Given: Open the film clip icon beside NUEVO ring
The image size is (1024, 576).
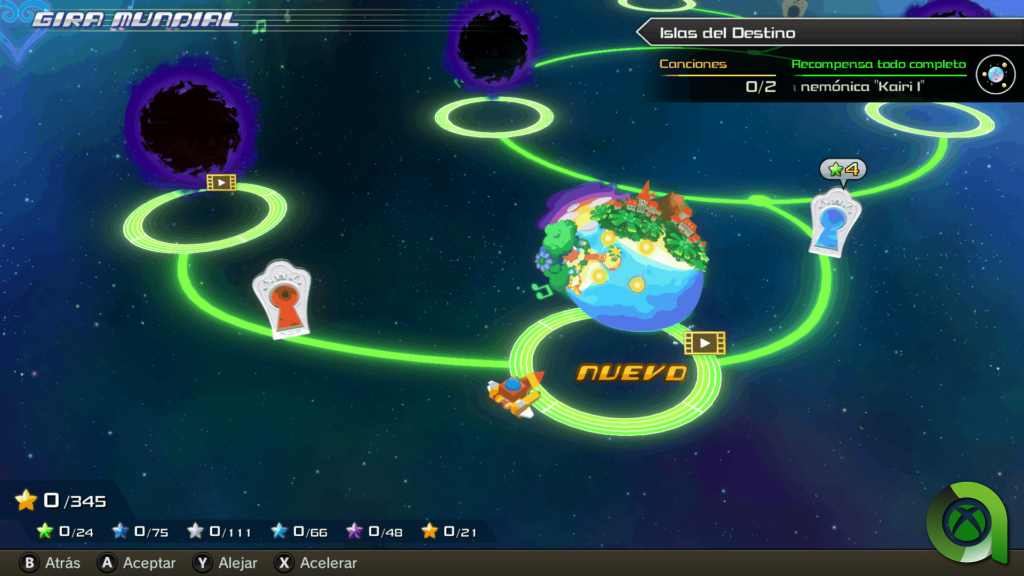Looking at the screenshot, I should point(704,343).
